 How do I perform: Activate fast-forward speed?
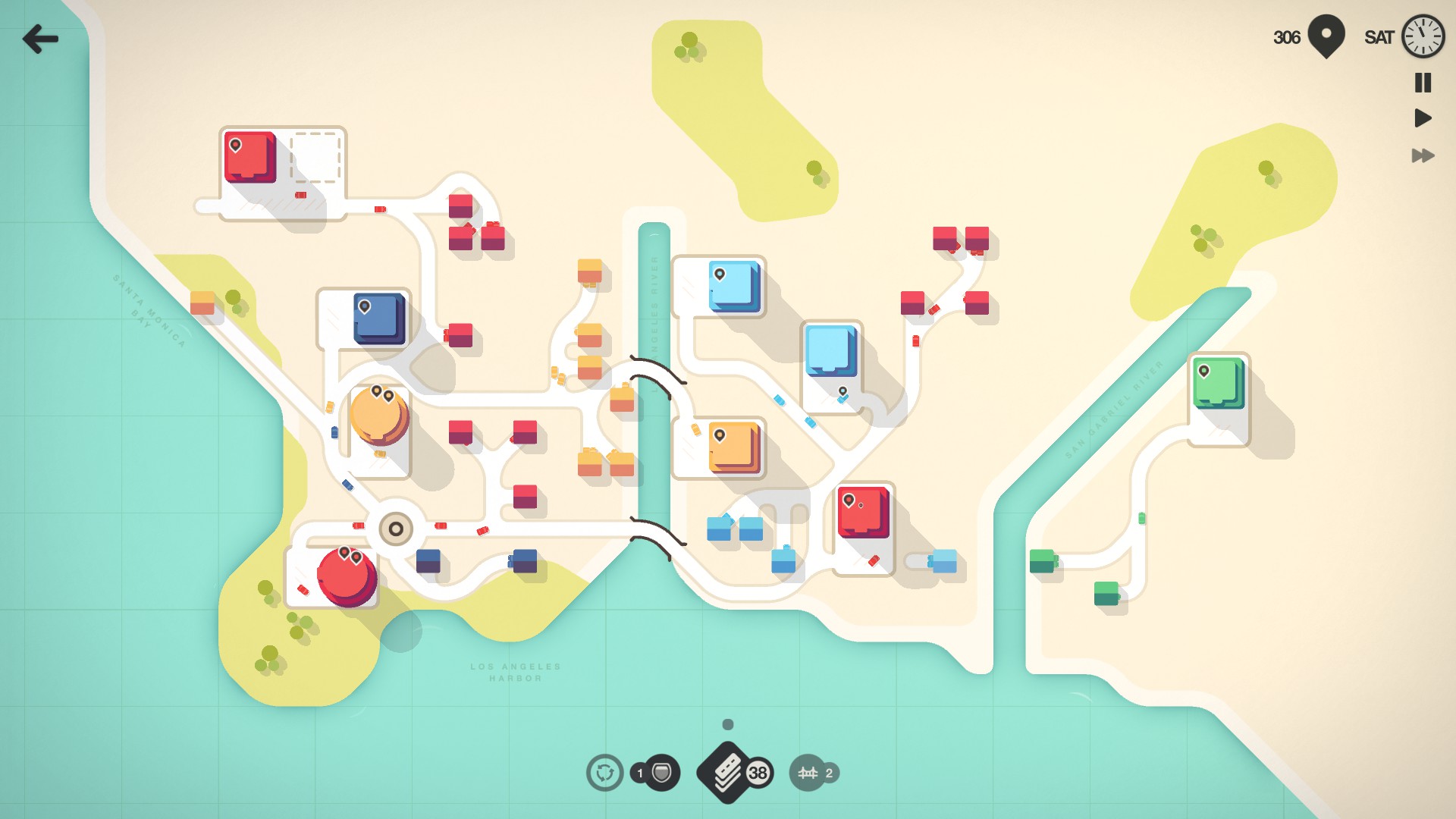point(1423,155)
